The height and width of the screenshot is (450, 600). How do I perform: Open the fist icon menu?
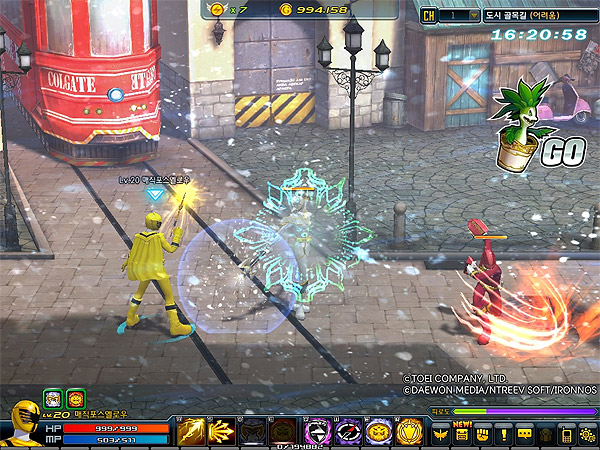tap(483, 435)
